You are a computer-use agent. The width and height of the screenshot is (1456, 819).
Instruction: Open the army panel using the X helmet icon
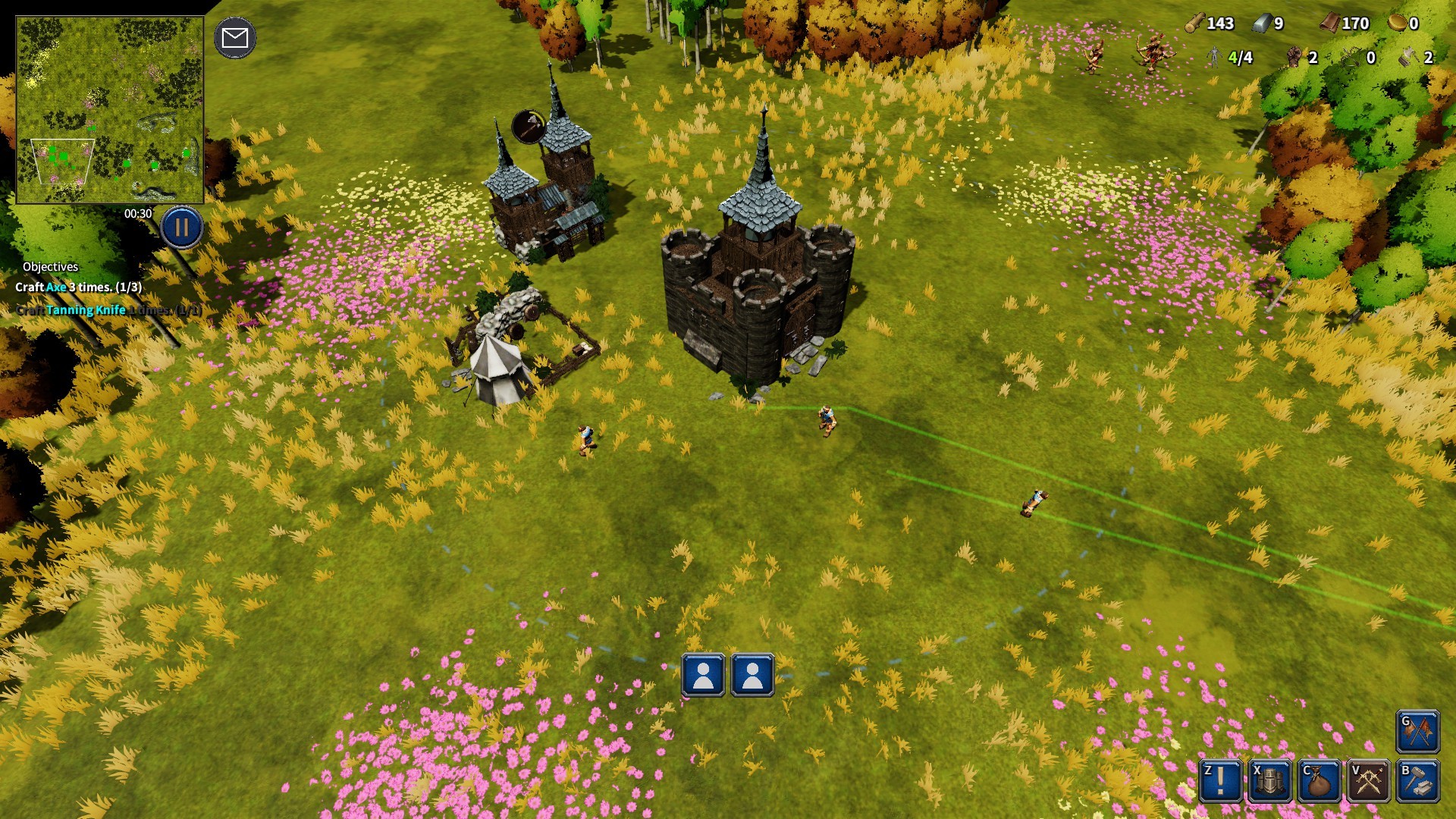point(1269,782)
